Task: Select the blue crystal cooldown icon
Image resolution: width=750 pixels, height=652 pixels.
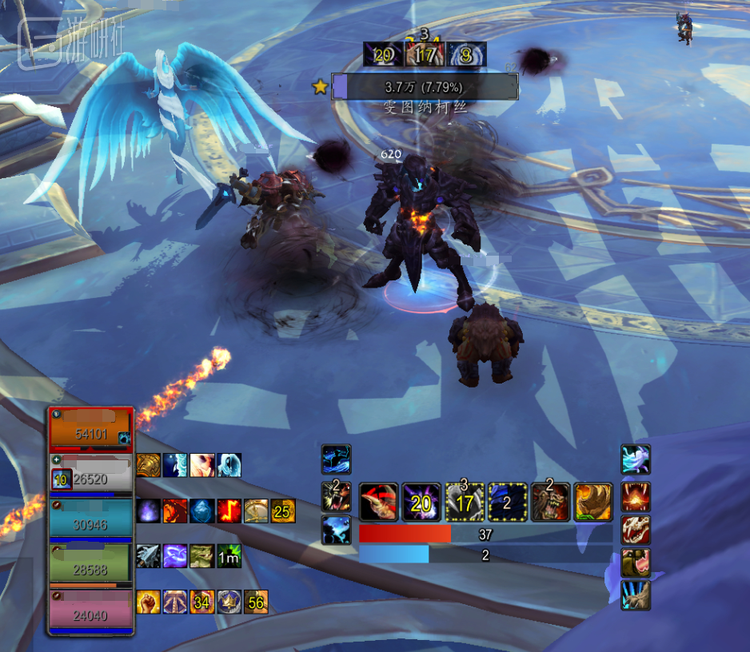Action: 203,511
